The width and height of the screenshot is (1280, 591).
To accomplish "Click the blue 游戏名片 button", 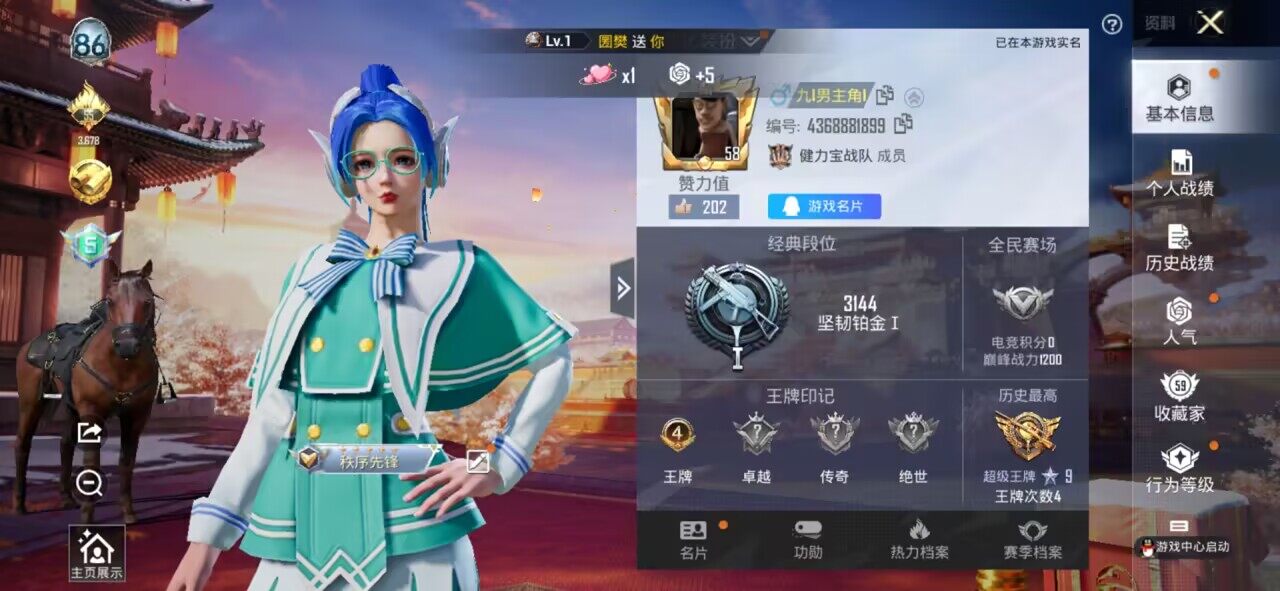I will point(824,206).
